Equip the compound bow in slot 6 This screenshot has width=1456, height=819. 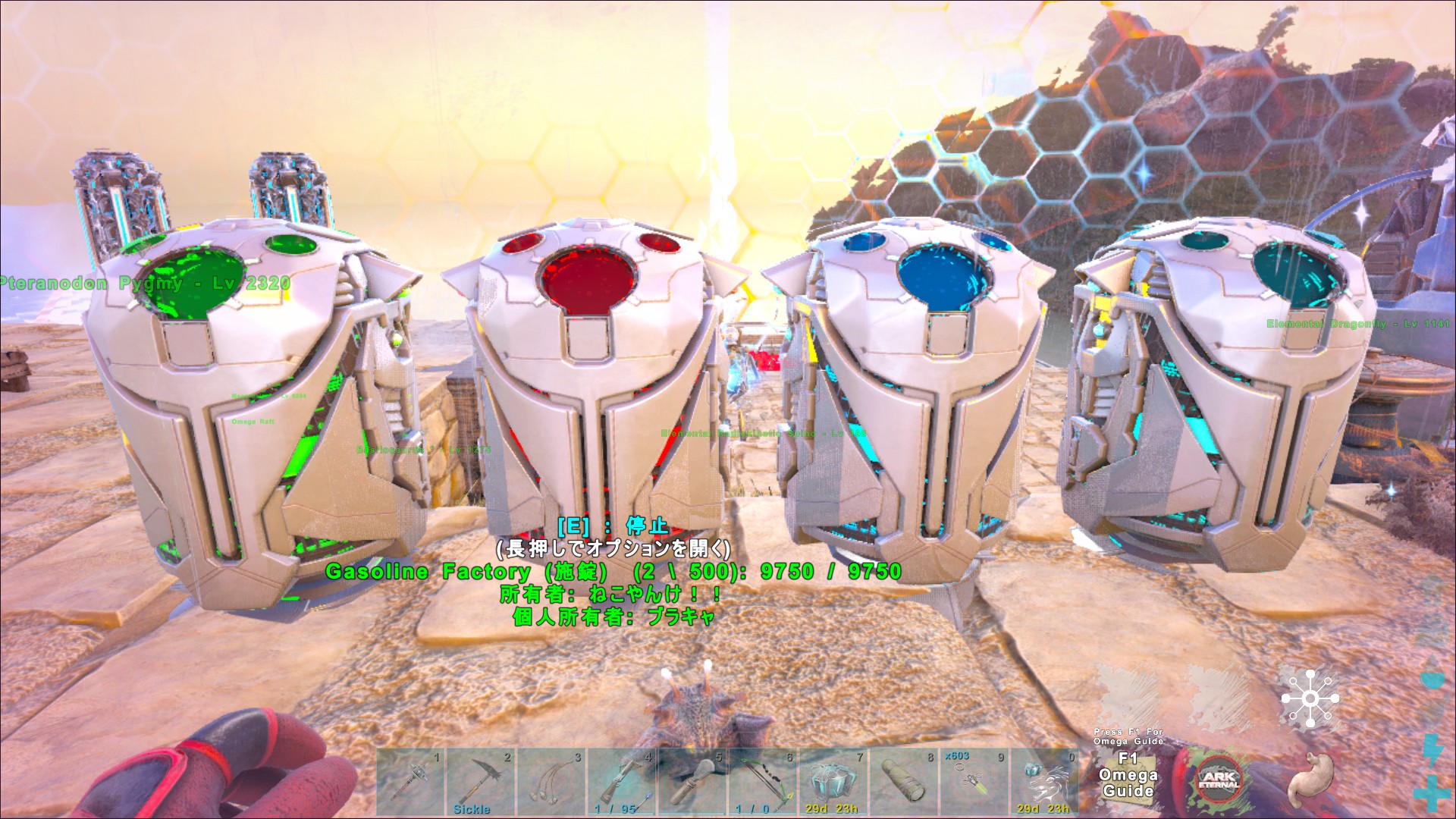[763, 781]
